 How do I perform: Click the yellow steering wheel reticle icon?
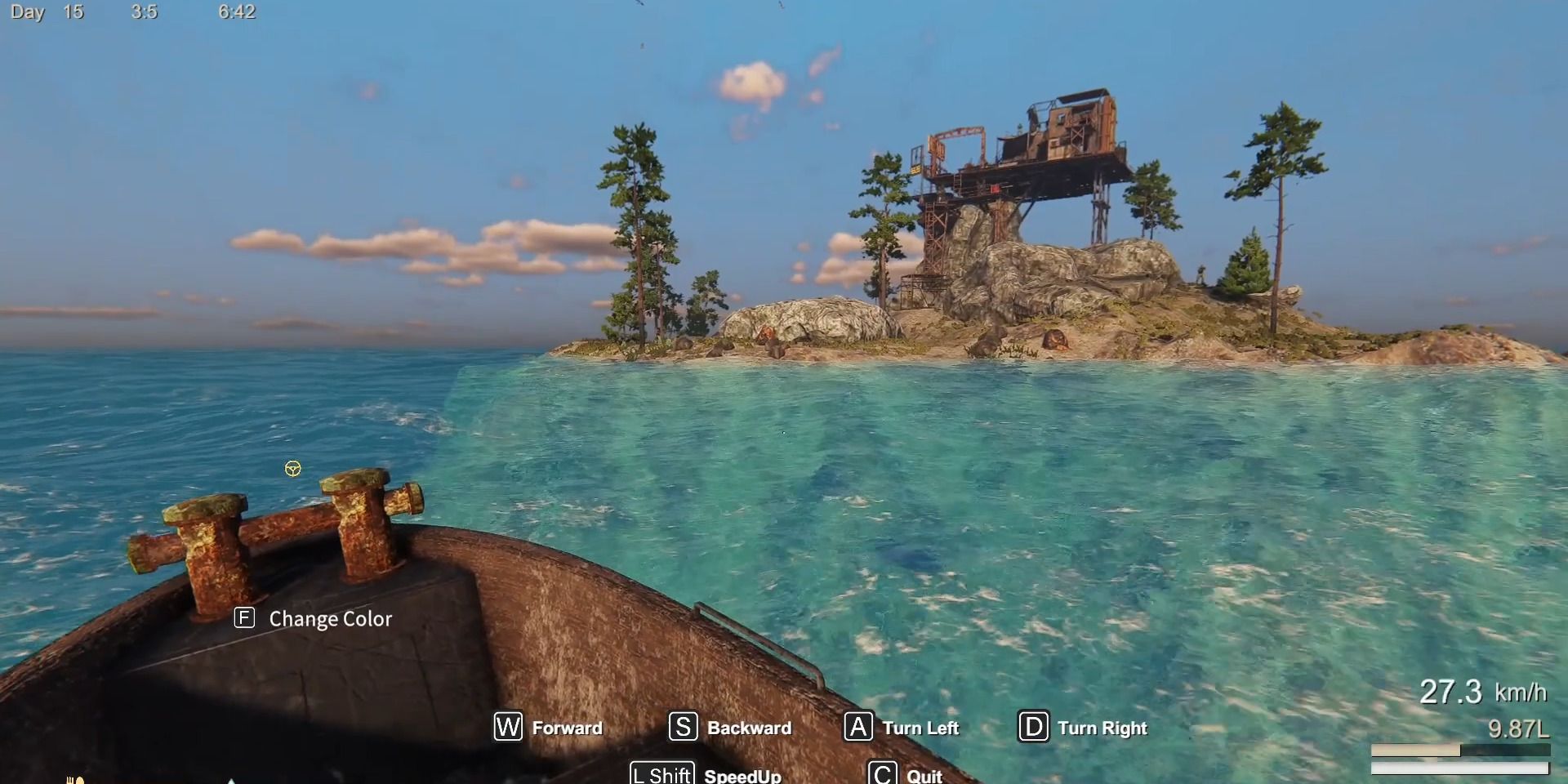click(x=292, y=469)
